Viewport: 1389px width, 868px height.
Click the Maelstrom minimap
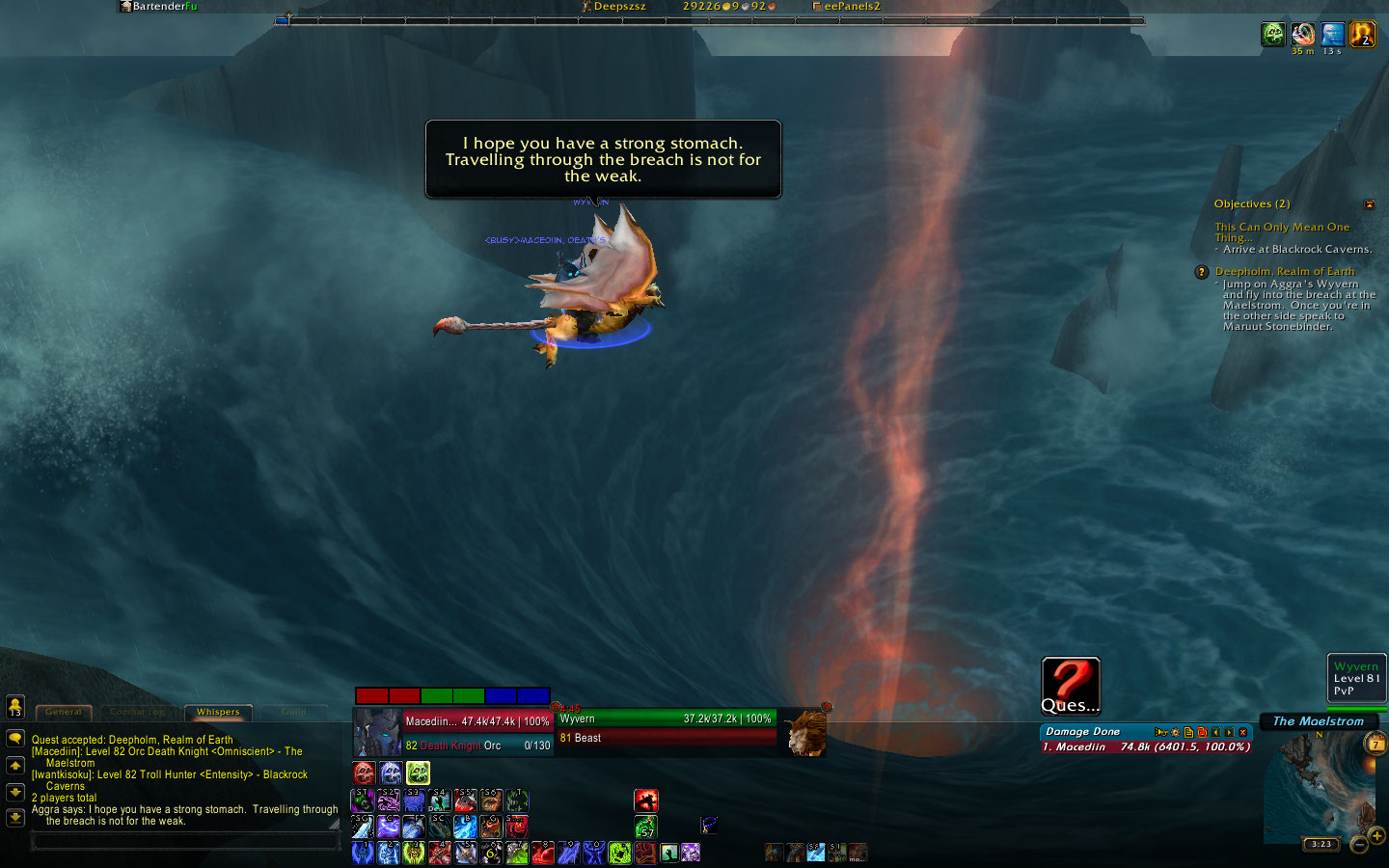1317,786
